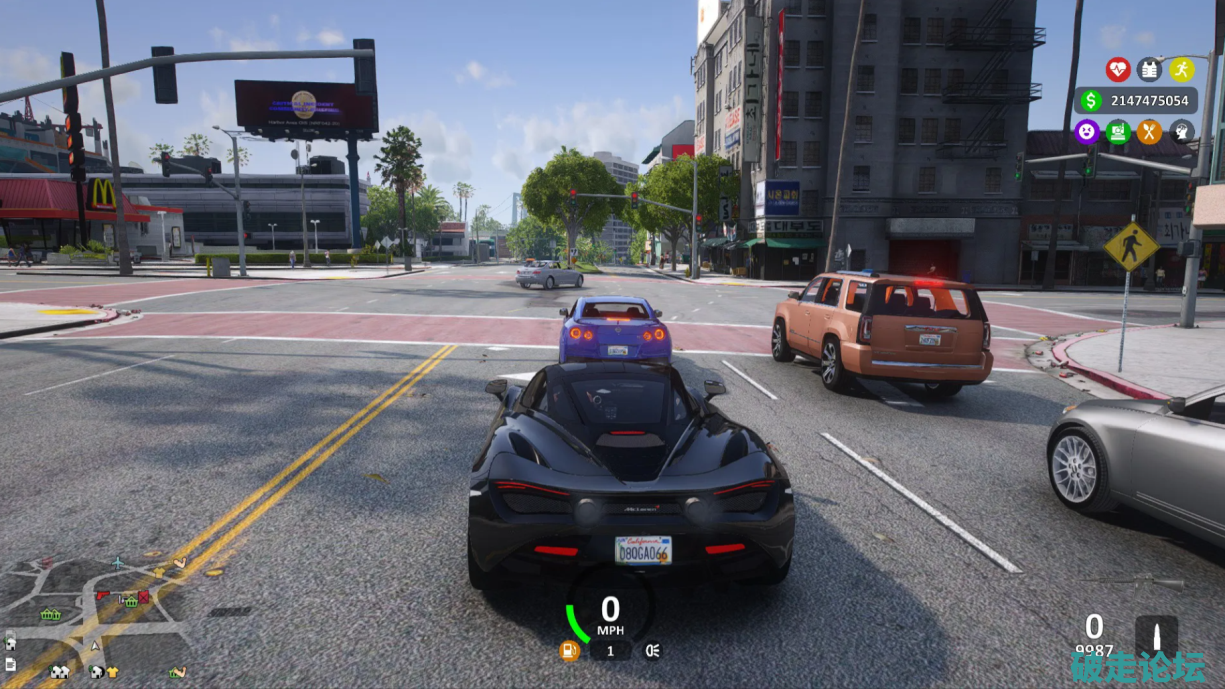The height and width of the screenshot is (689, 1225).
Task: Select the red jerry can gas marker
Action: click(143, 597)
